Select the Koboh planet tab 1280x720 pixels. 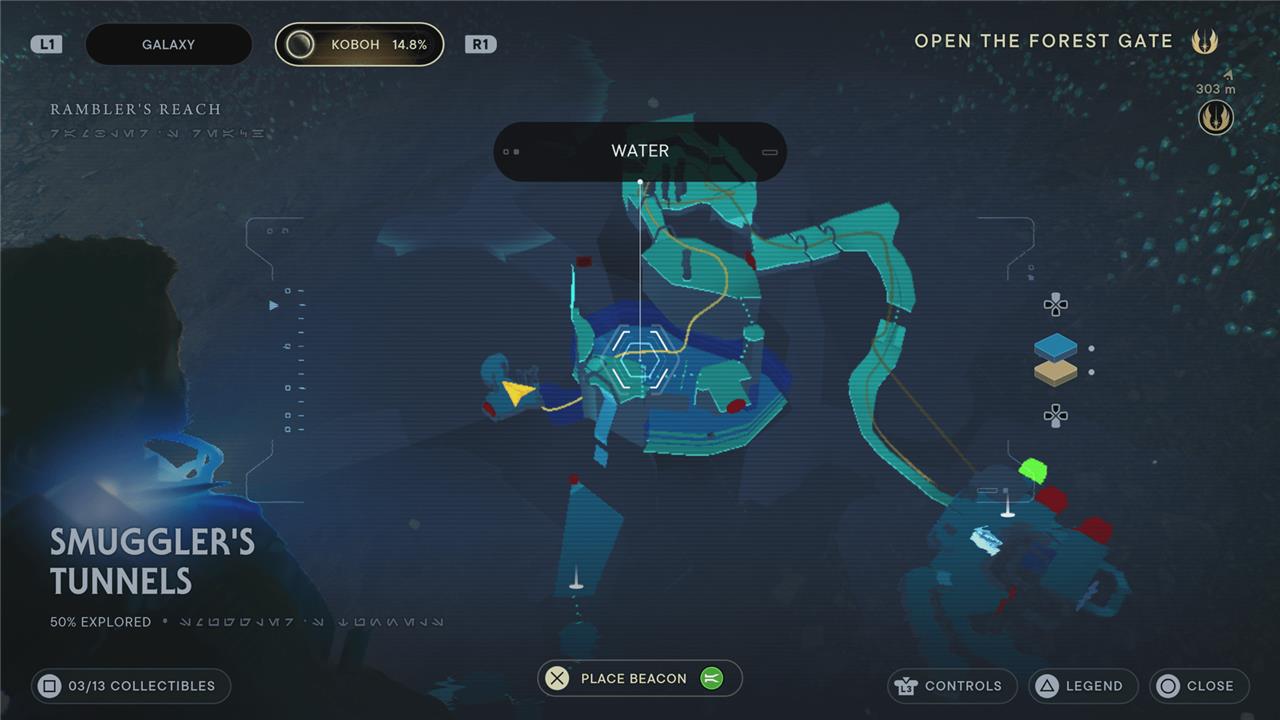tap(359, 45)
